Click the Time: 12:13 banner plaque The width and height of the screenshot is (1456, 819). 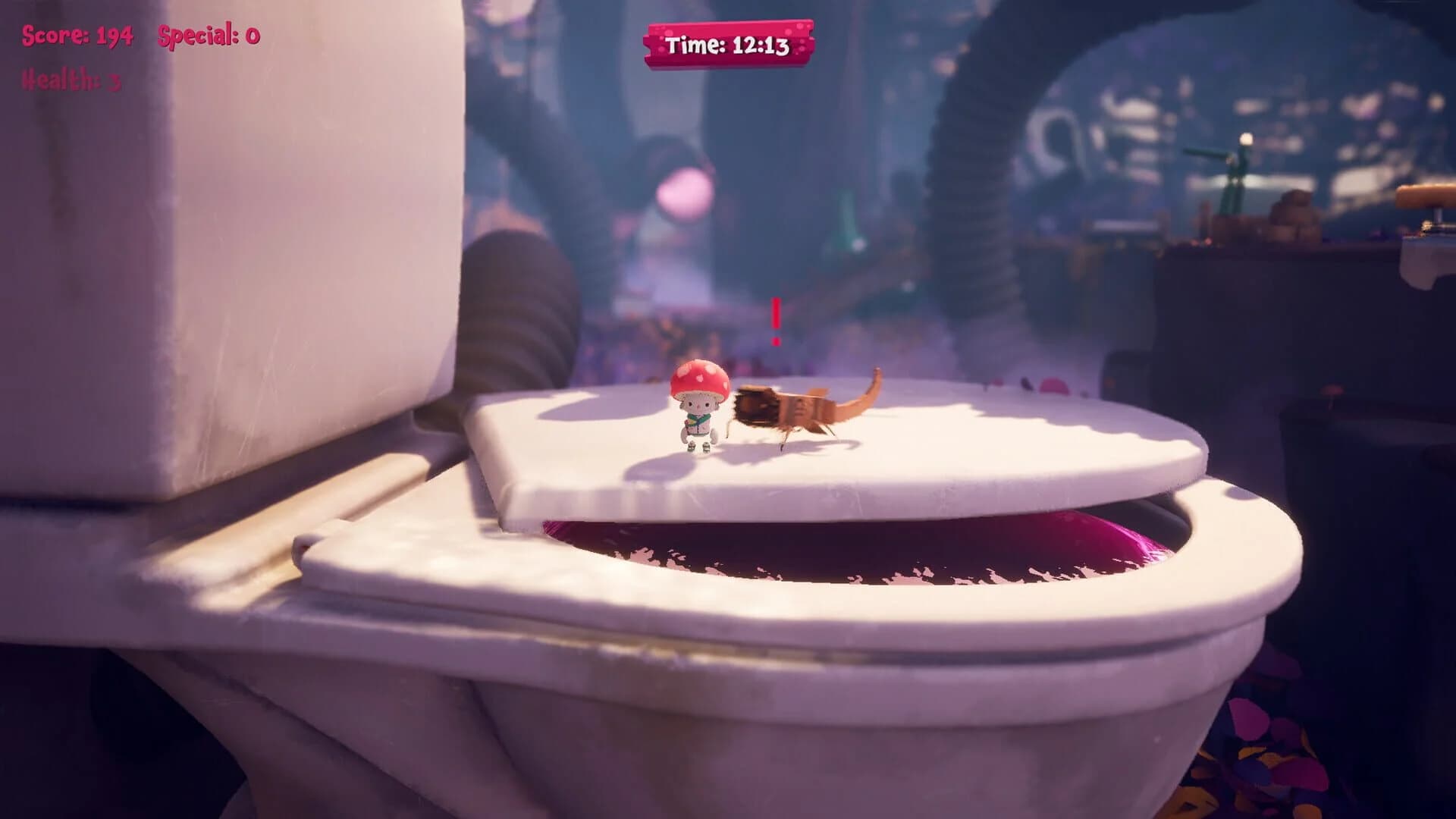point(730,43)
